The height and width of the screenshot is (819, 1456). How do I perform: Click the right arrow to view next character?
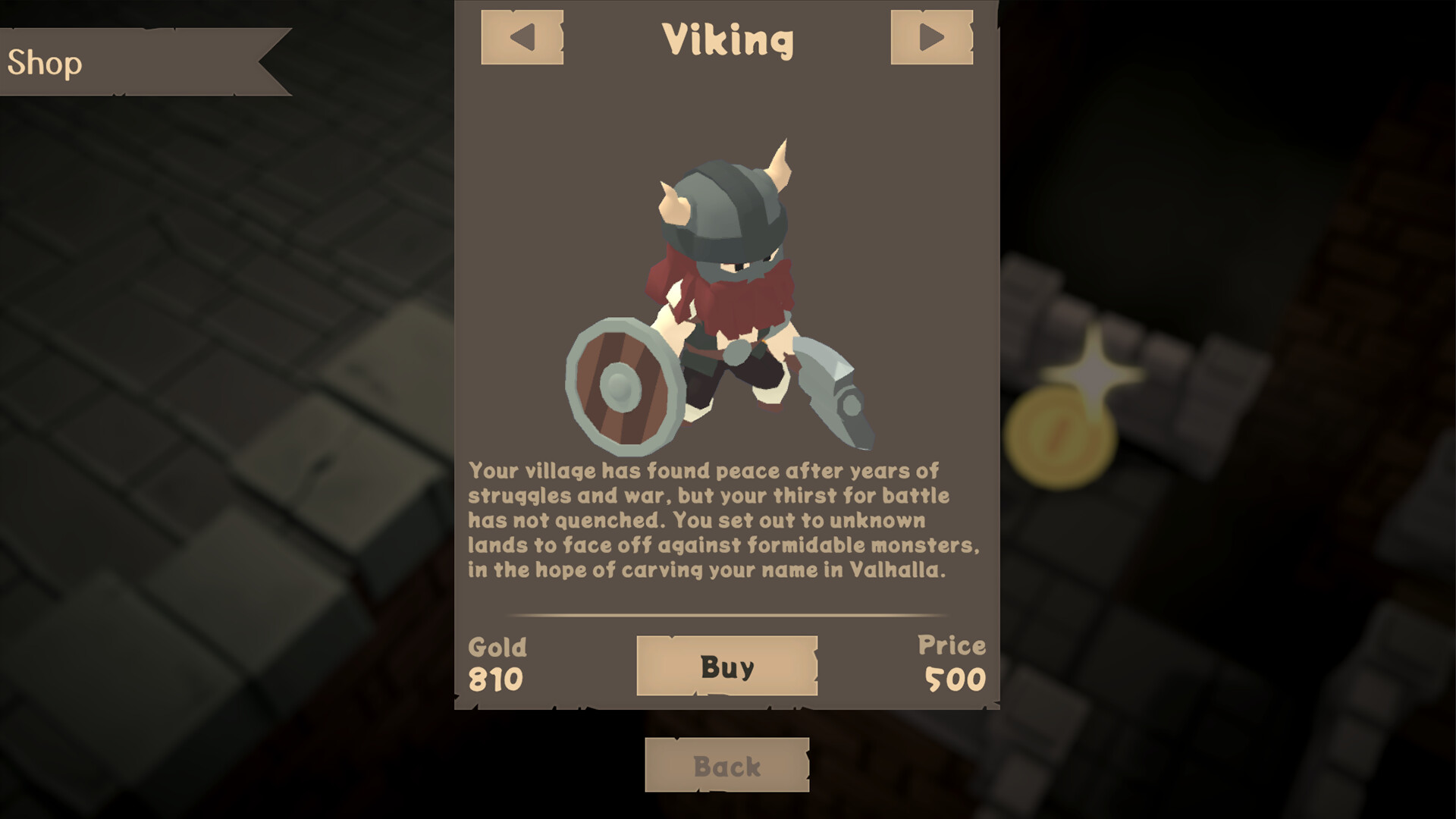(x=932, y=36)
